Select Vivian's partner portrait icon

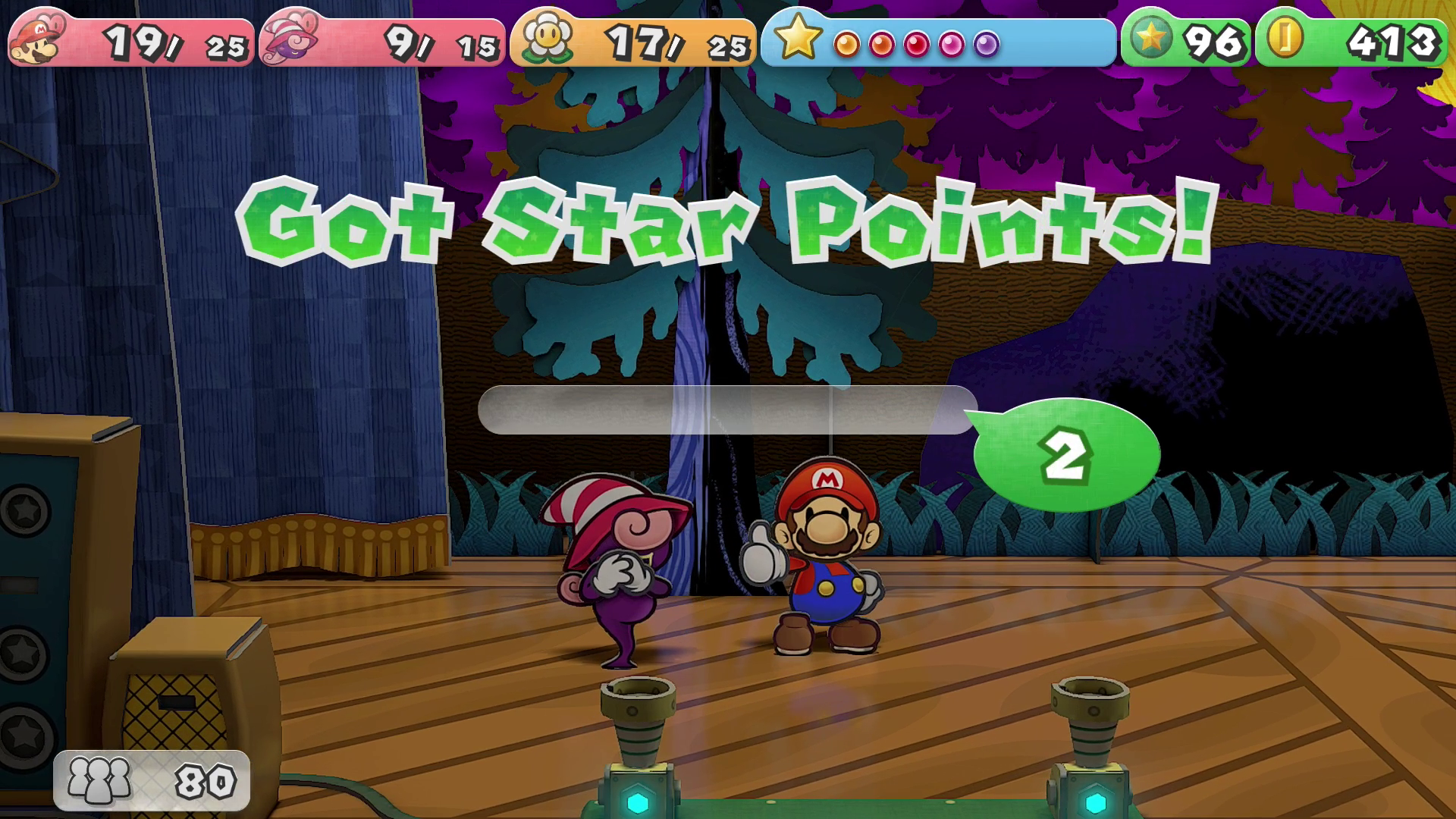pos(287,39)
